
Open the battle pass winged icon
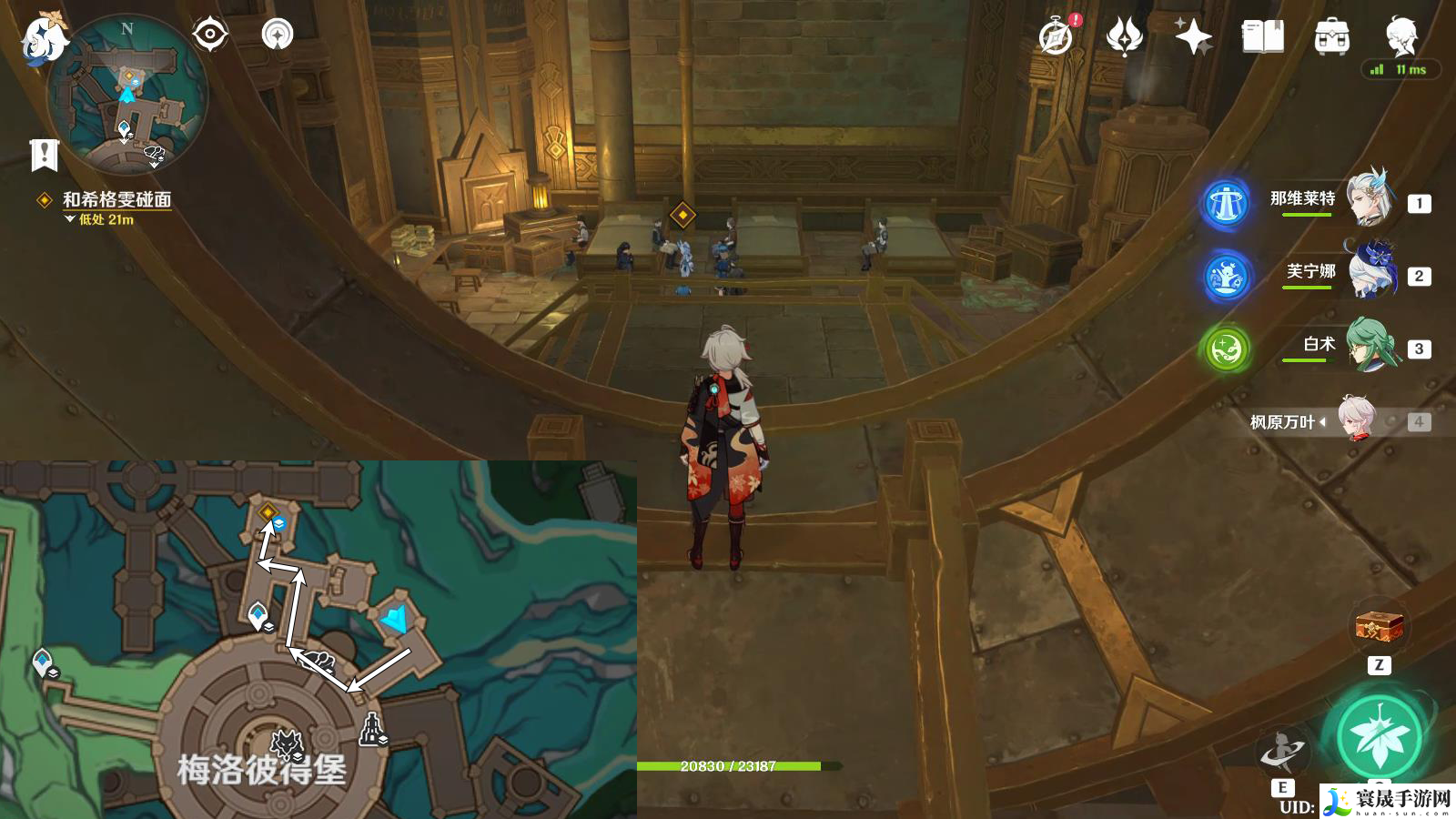click(x=1124, y=37)
